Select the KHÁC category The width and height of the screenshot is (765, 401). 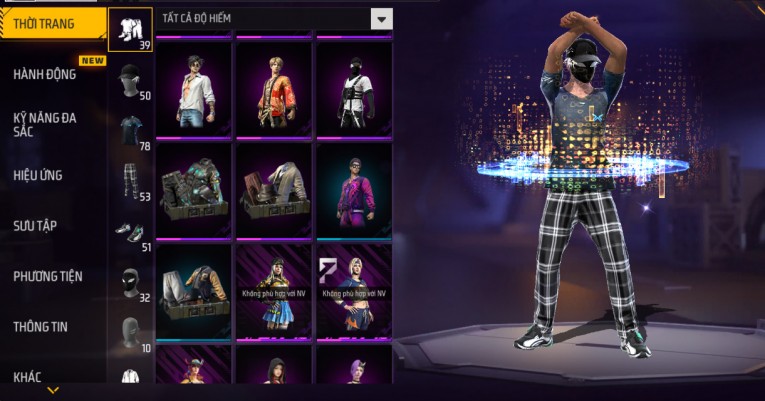[28, 376]
